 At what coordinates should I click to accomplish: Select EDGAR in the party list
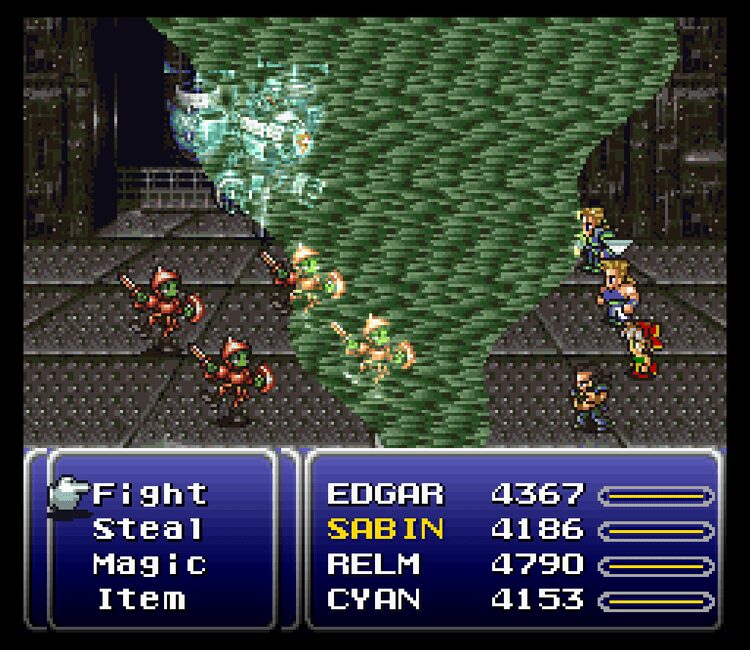tap(385, 494)
